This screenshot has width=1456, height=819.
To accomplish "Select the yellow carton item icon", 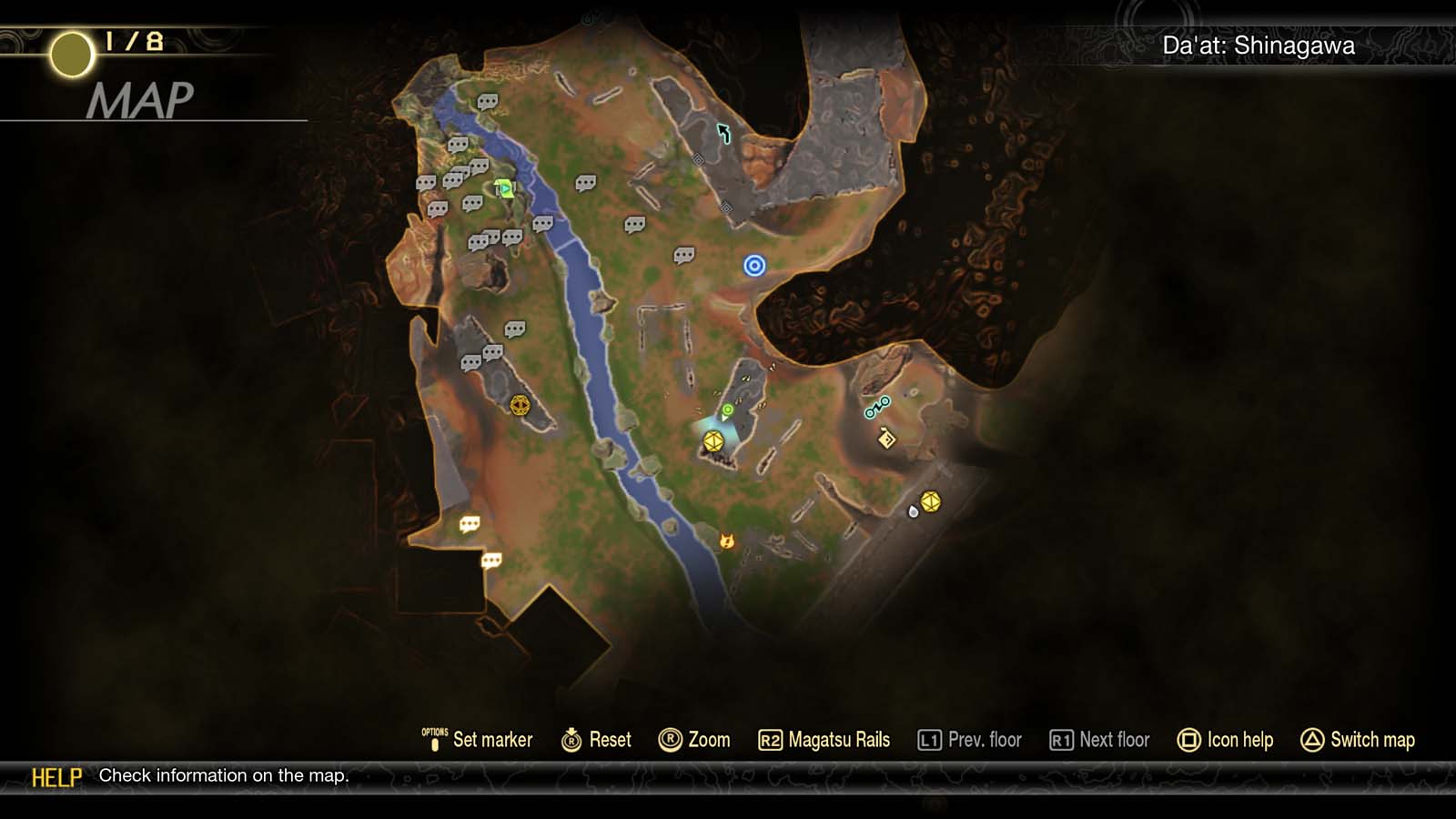I will coord(886,439).
